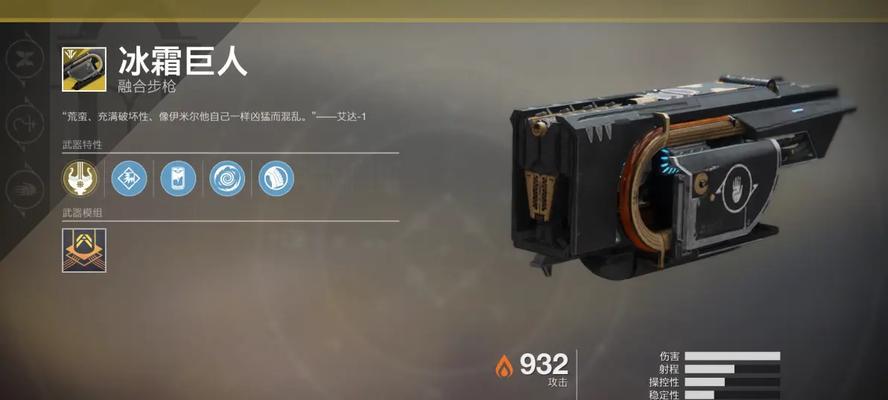
Task: Click the 冰霜巨人 weapon thumbnail icon
Action: coord(84,69)
